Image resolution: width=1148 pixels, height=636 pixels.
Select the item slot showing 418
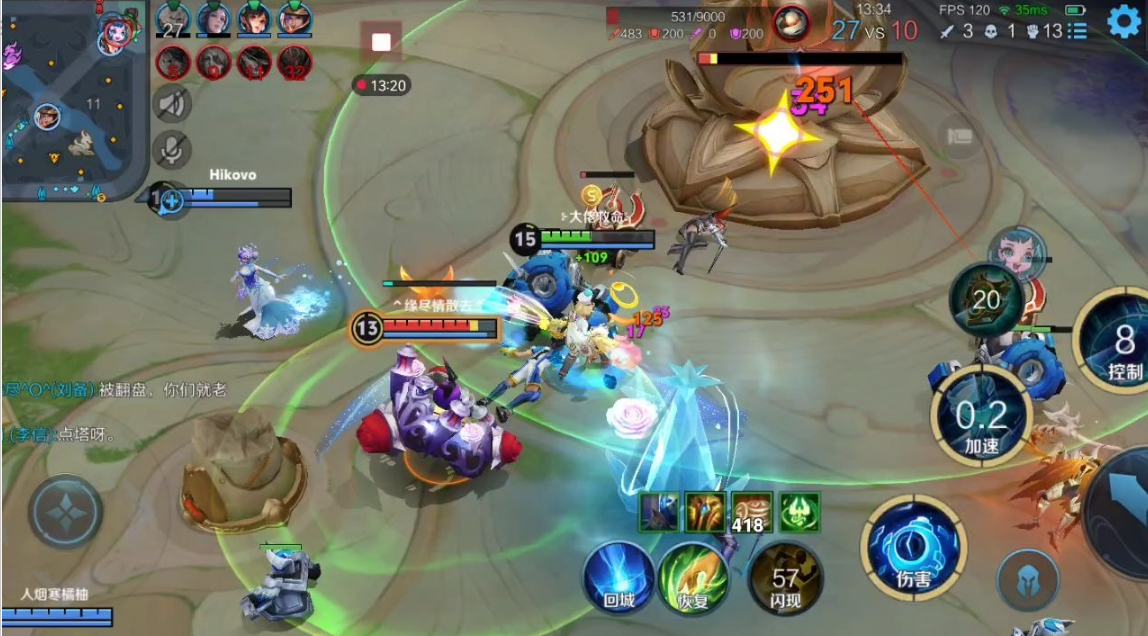[752, 512]
